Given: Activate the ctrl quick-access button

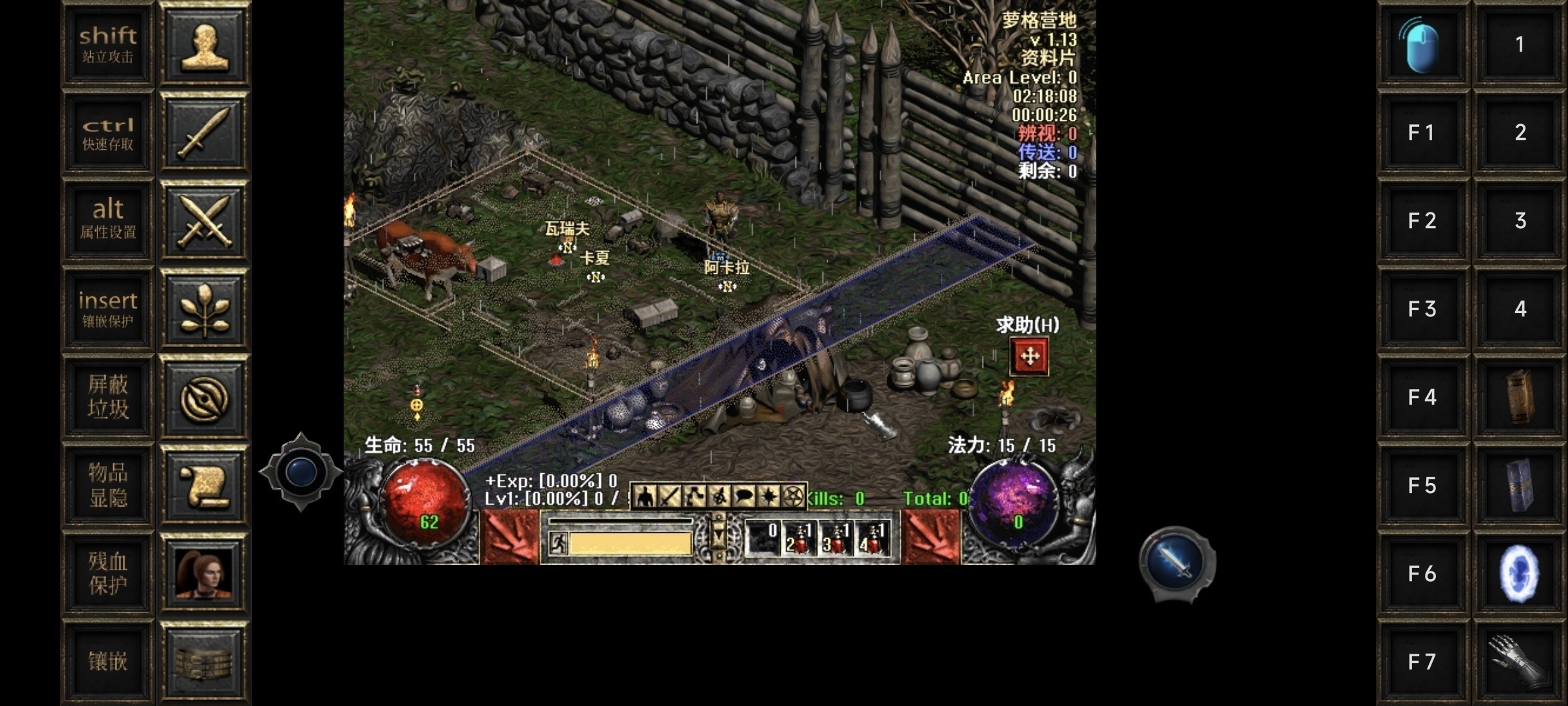Looking at the screenshot, I should coord(108,133).
